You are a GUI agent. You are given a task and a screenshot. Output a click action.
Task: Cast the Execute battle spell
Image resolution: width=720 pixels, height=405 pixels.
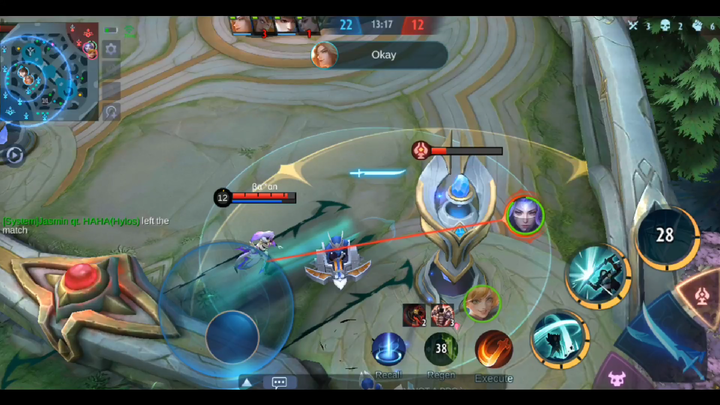(x=493, y=350)
